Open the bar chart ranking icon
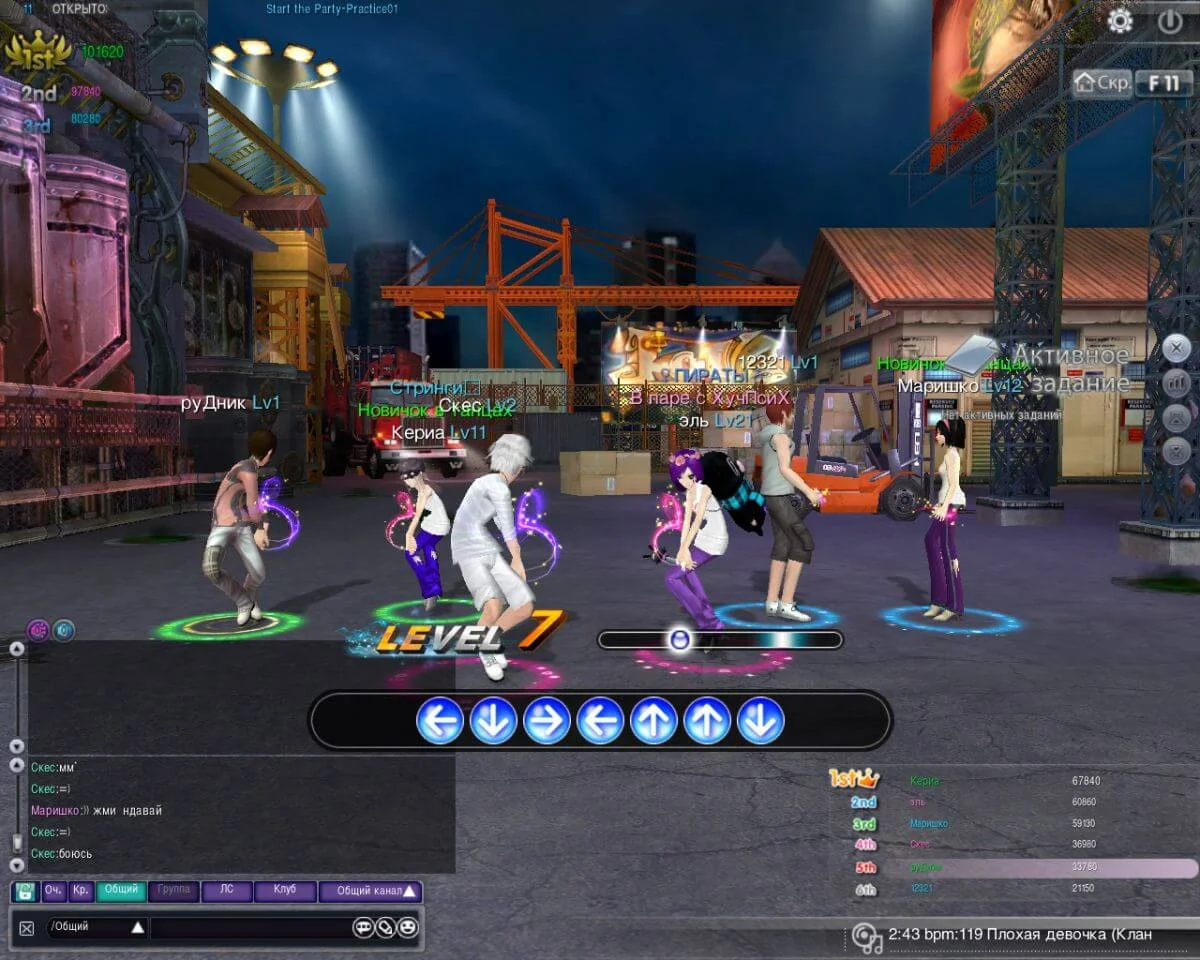This screenshot has width=1200, height=960. click(x=1176, y=382)
